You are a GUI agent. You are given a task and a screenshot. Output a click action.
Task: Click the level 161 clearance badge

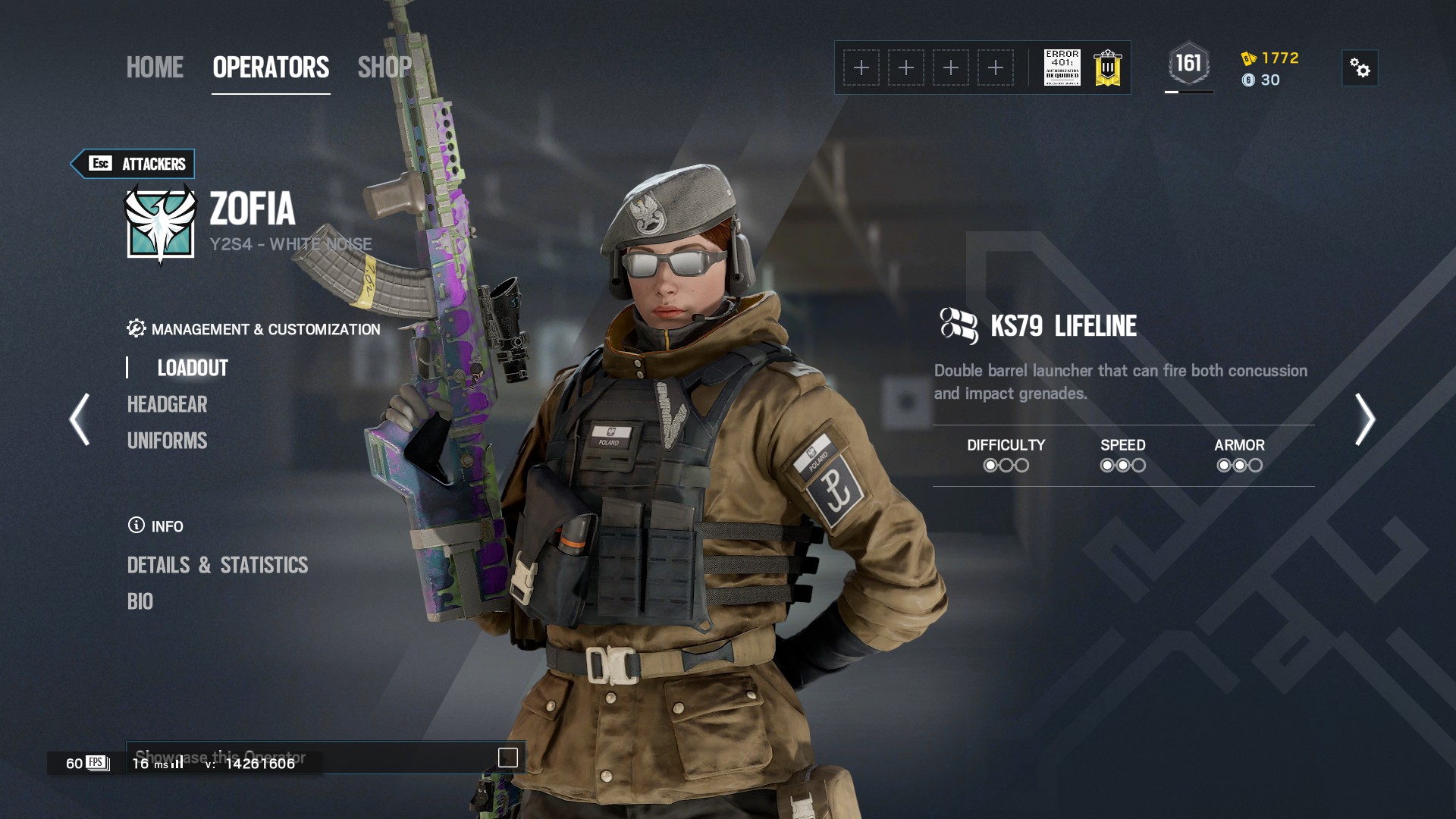1188,64
